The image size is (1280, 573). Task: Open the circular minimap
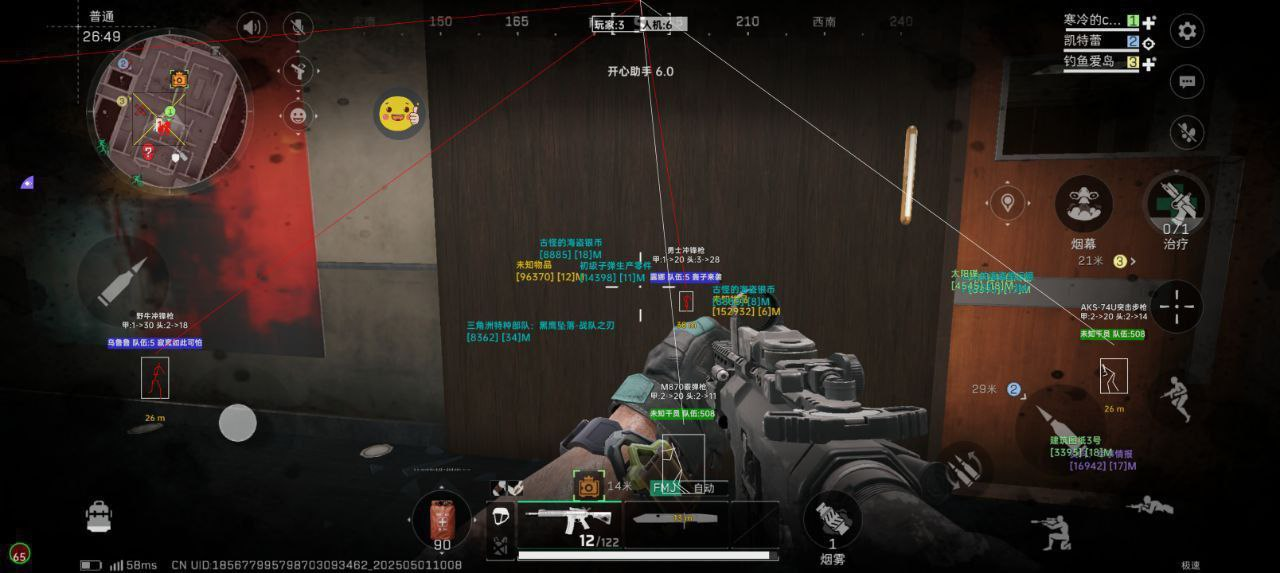pos(167,108)
